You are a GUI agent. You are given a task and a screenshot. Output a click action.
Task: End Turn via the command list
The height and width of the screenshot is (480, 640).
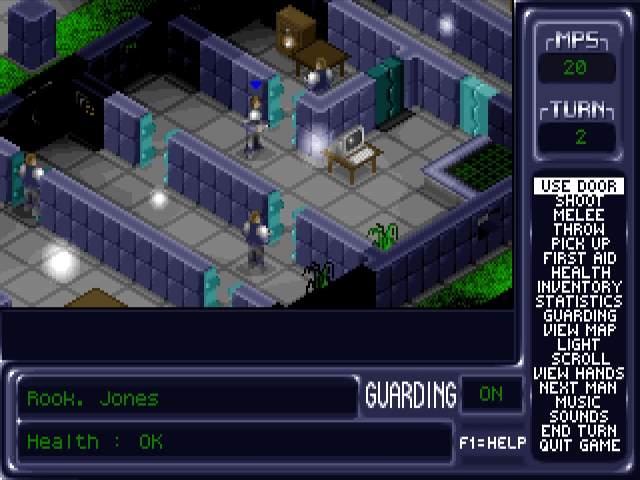[579, 431]
